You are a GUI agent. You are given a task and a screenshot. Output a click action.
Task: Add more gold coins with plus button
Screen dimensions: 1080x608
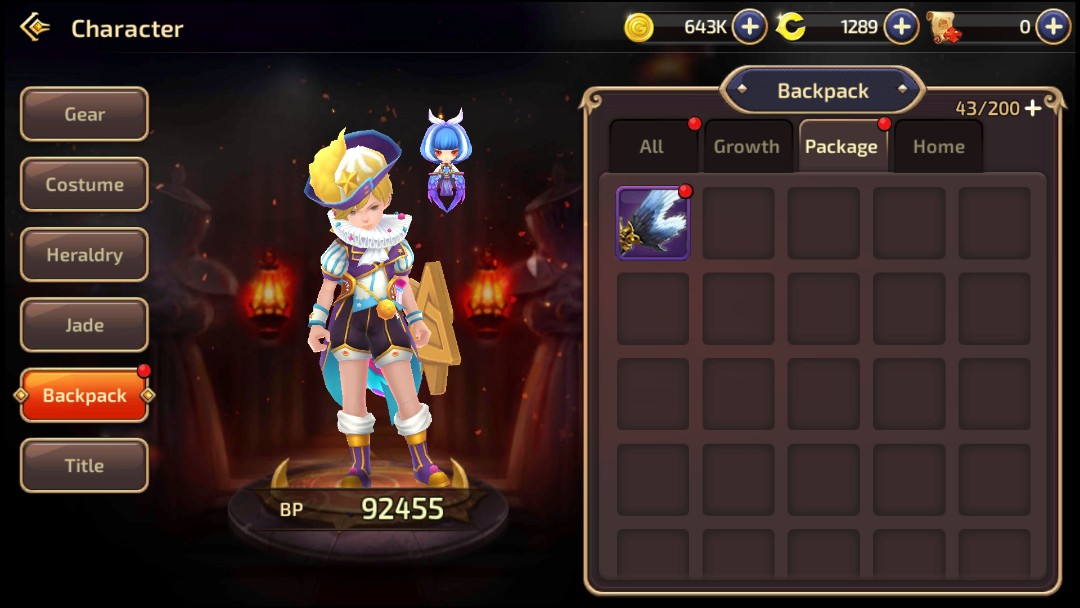click(750, 27)
